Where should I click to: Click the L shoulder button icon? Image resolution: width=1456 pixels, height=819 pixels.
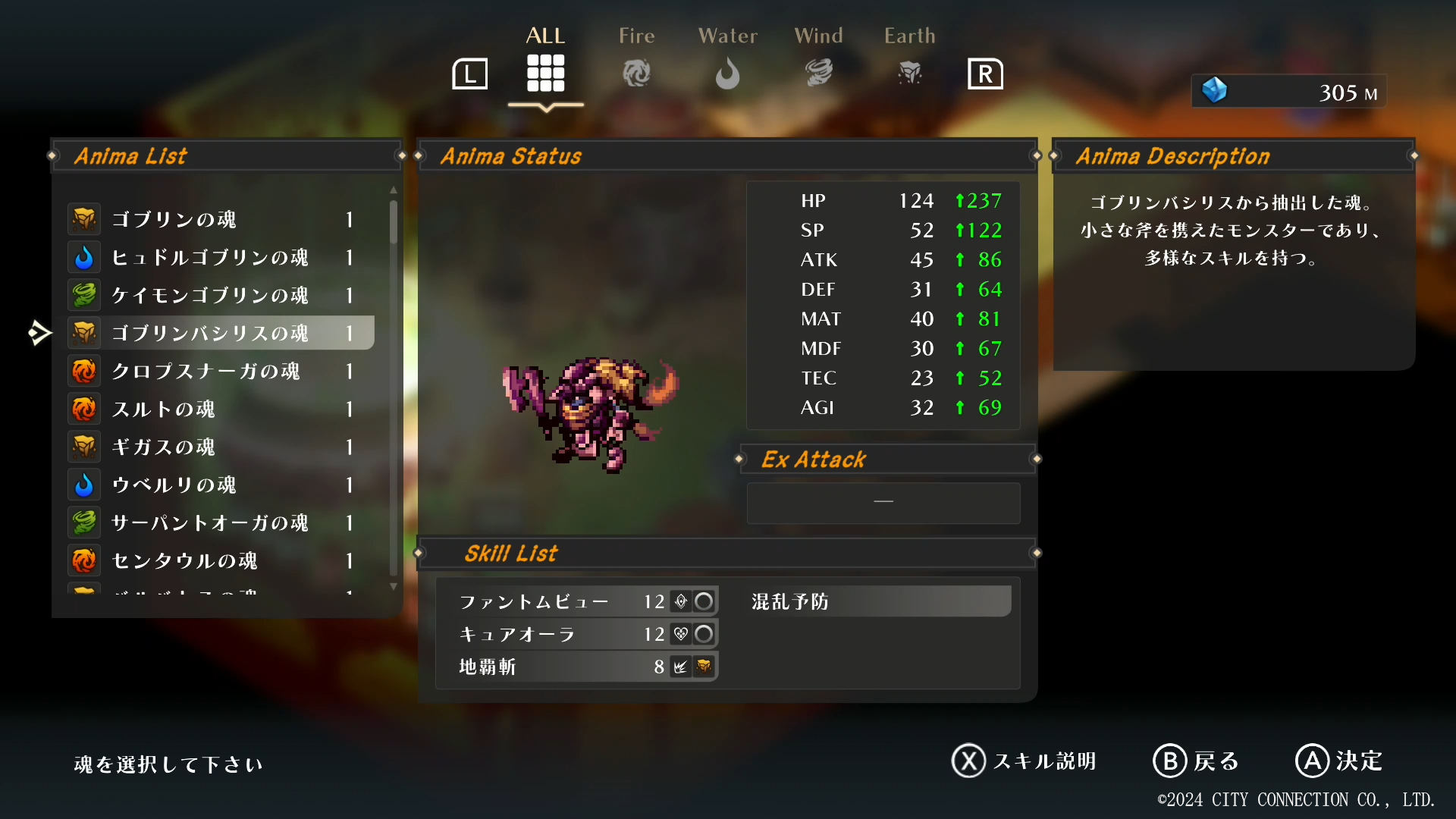469,73
